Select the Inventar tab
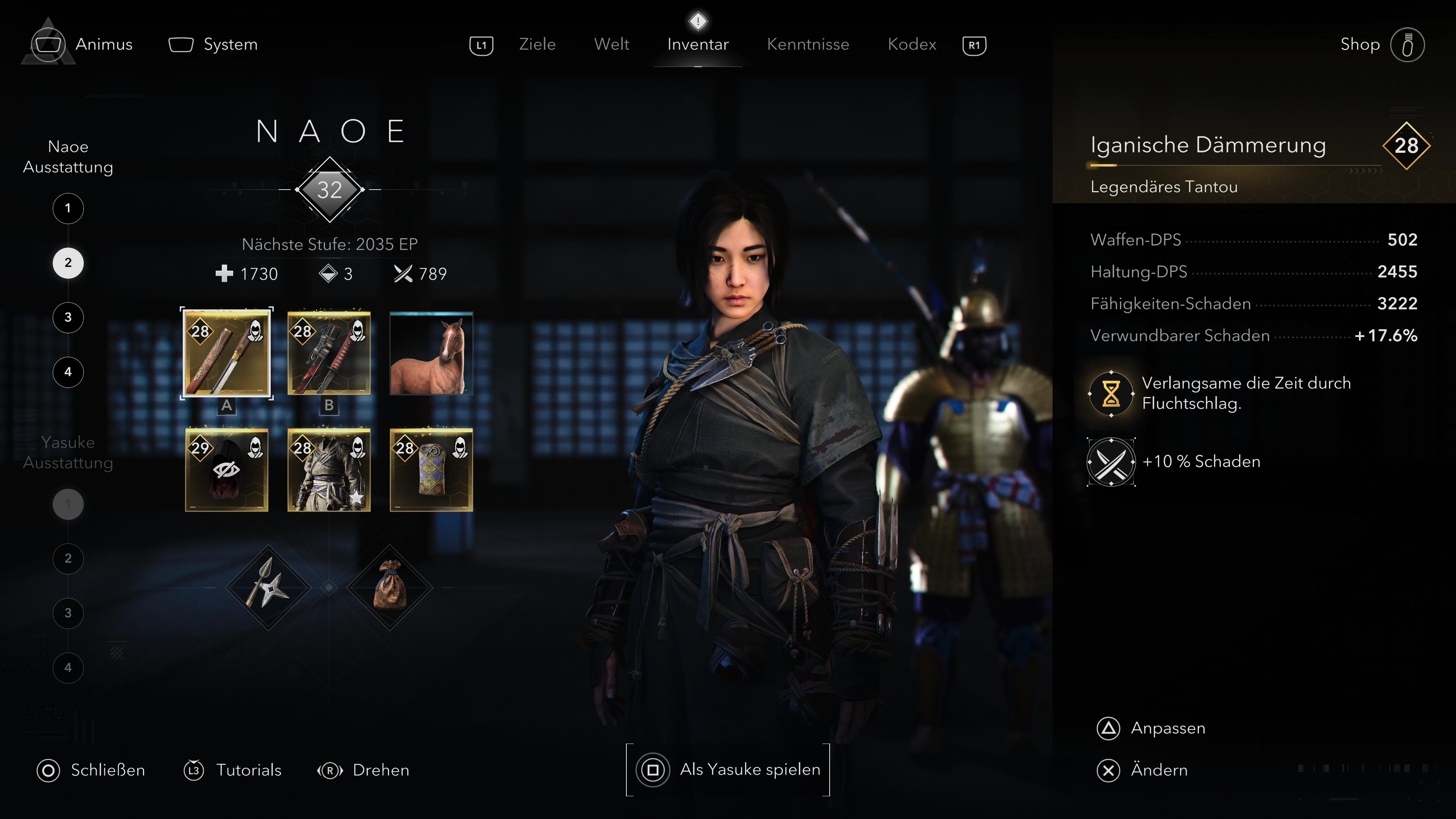 [698, 44]
